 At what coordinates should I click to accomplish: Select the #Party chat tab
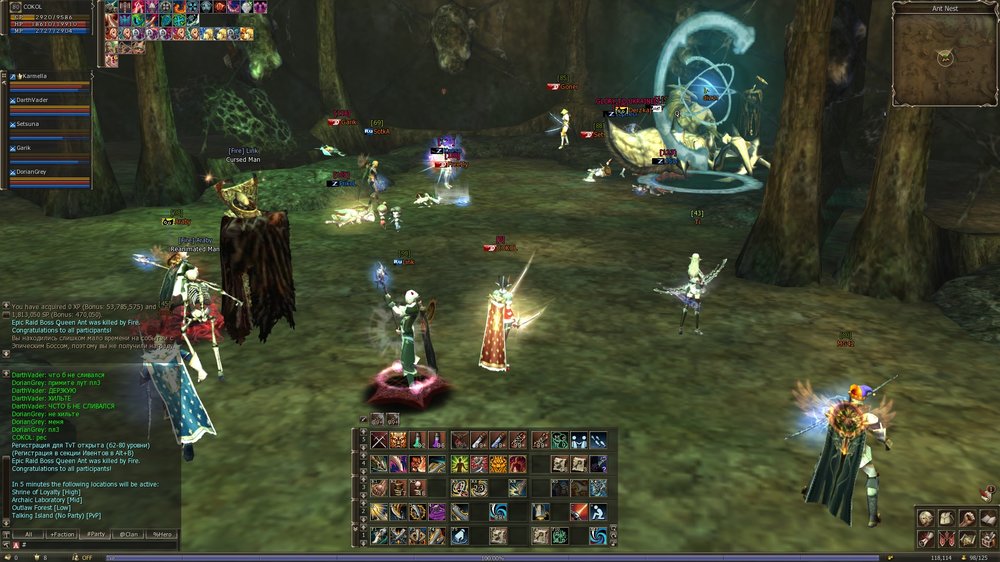coord(96,534)
